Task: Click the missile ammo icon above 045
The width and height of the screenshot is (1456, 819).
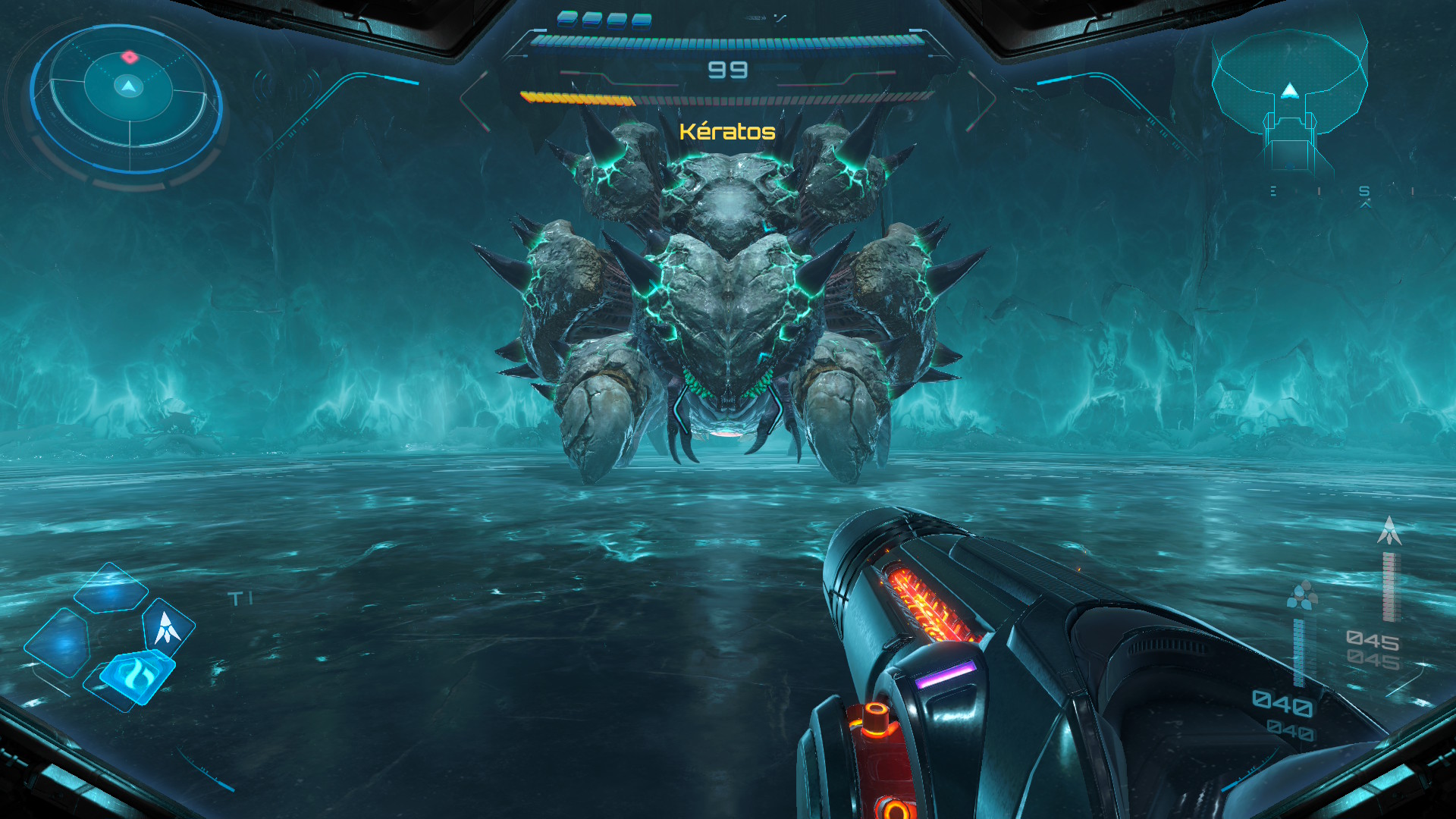Action: 1389,531
